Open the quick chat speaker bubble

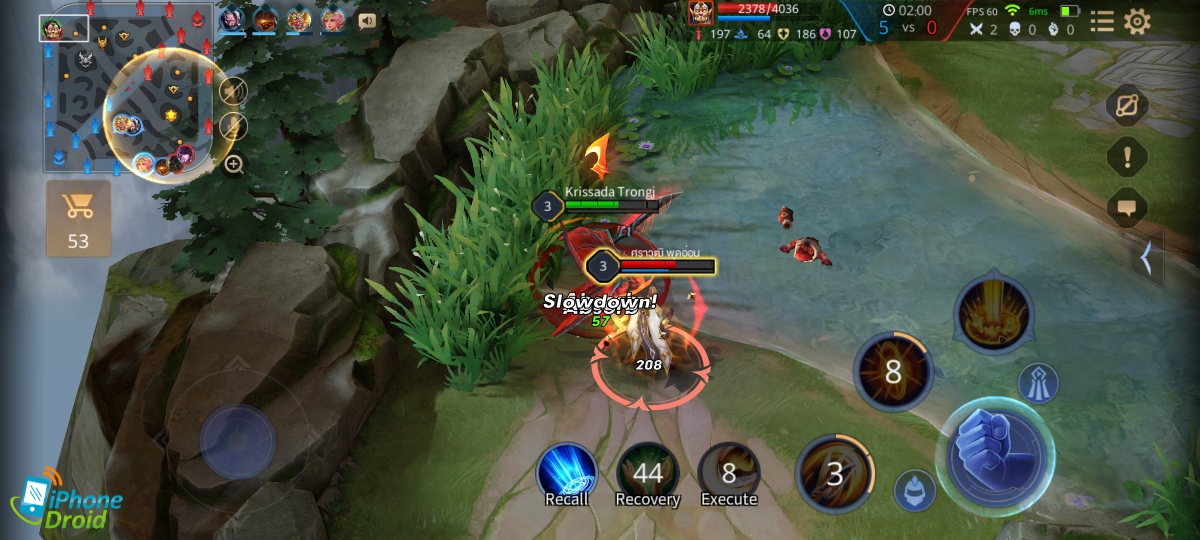367,20
